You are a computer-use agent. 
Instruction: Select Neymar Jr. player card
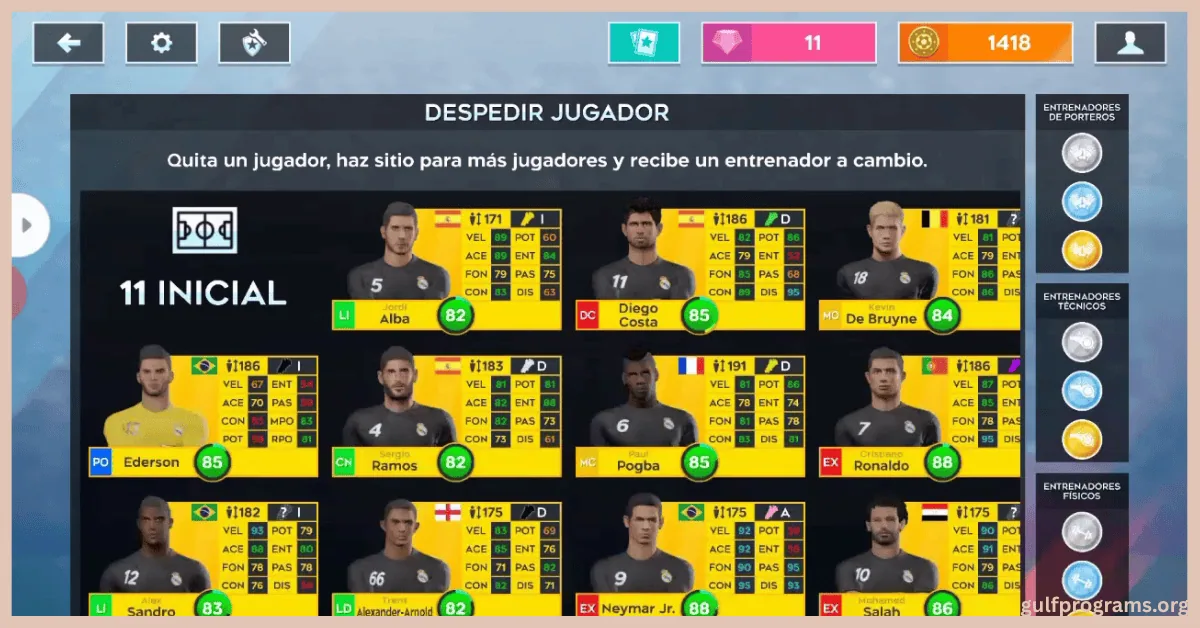point(690,560)
